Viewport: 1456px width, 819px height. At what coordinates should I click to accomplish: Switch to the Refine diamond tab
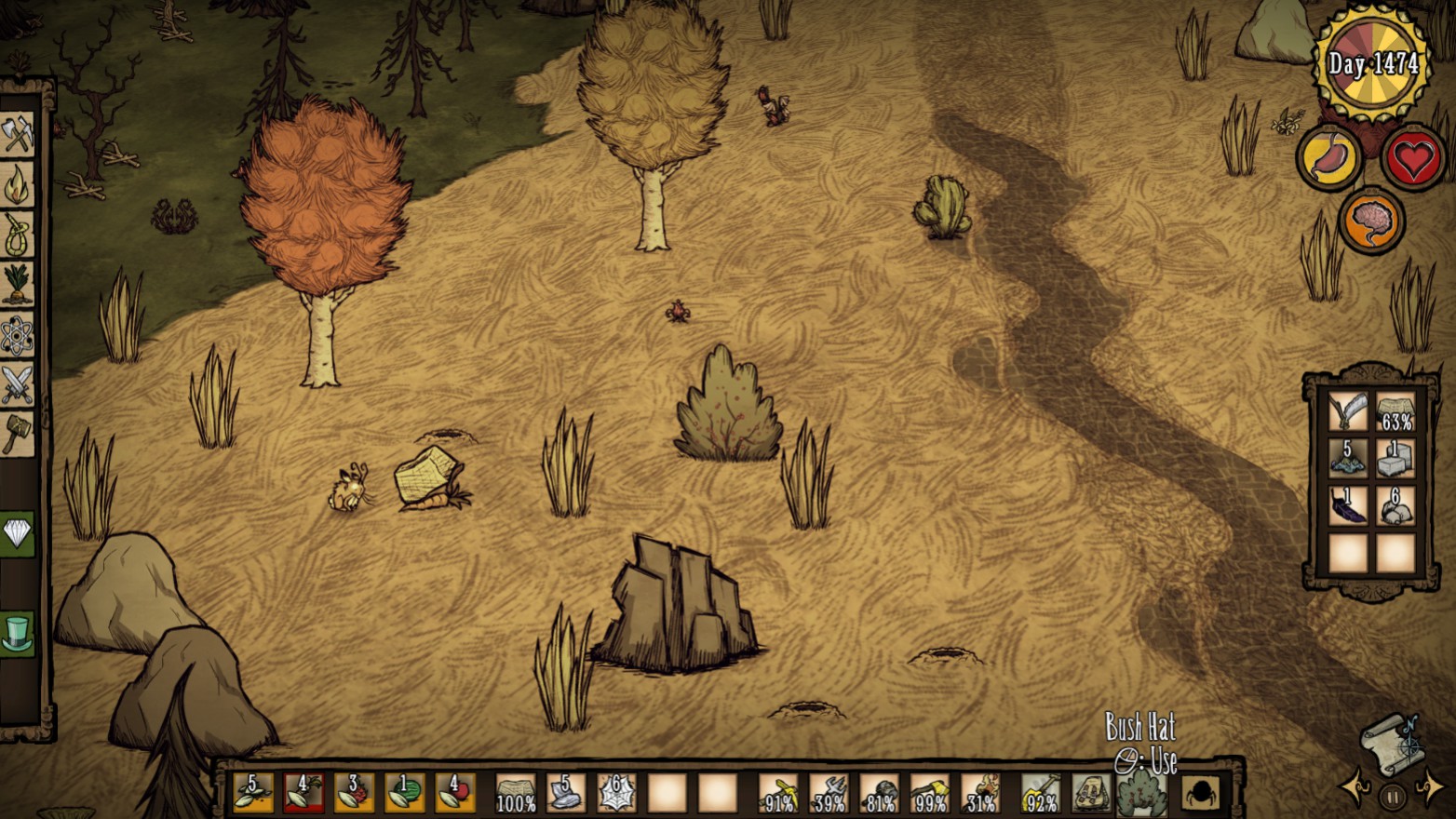click(x=17, y=533)
